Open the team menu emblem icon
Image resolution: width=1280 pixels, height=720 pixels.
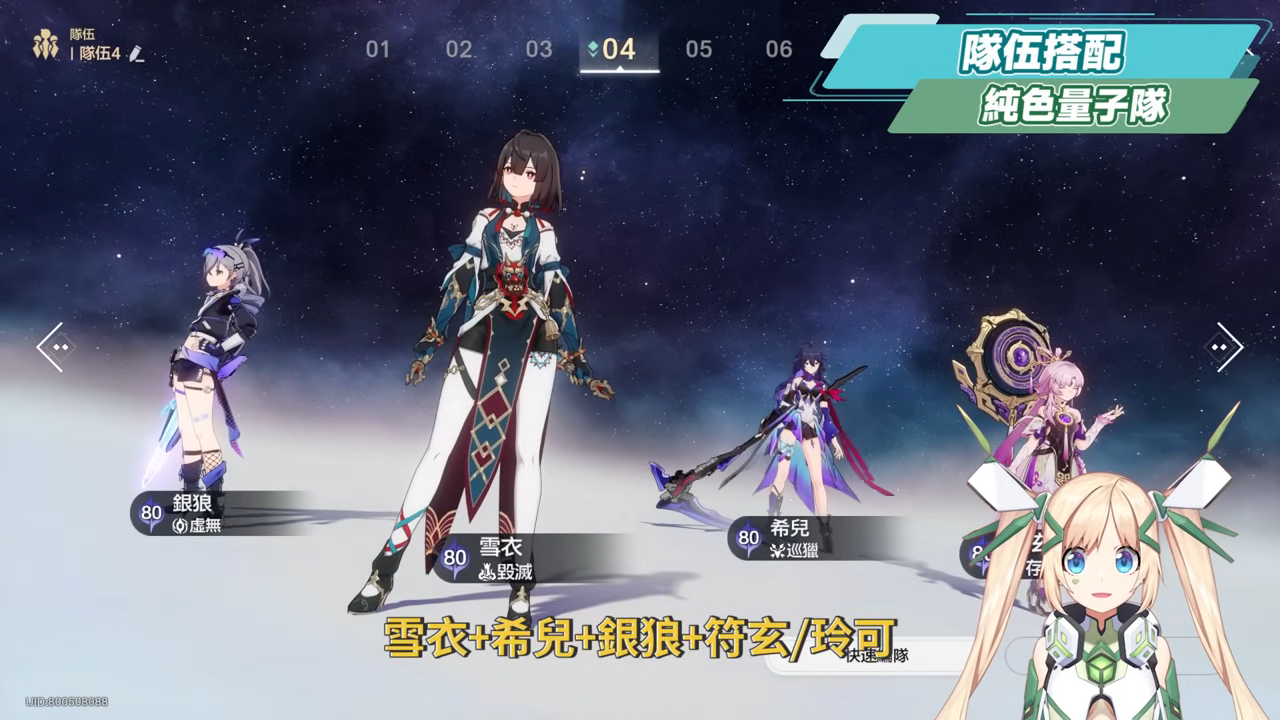pyautogui.click(x=46, y=44)
